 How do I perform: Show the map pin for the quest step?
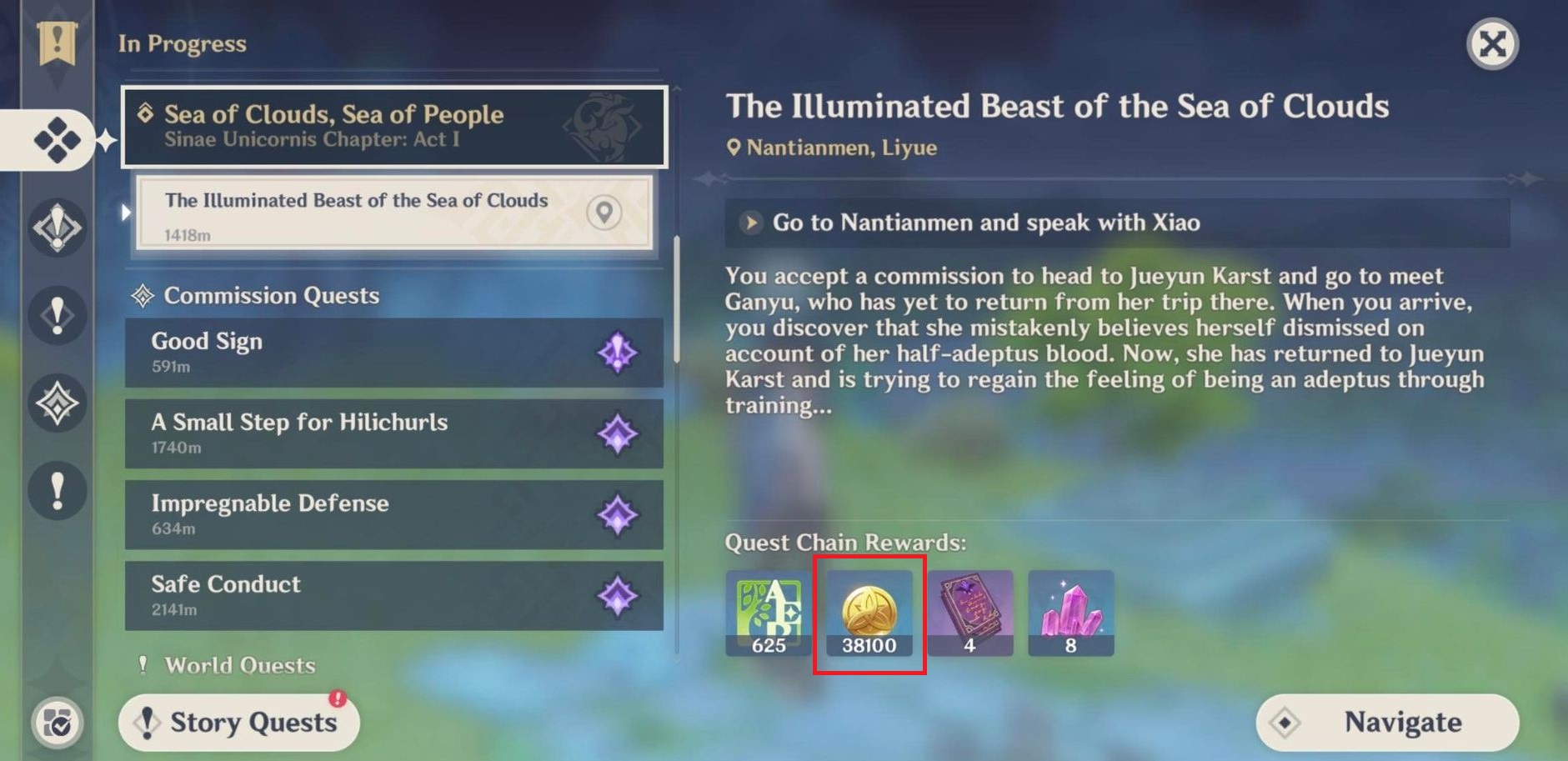[604, 213]
